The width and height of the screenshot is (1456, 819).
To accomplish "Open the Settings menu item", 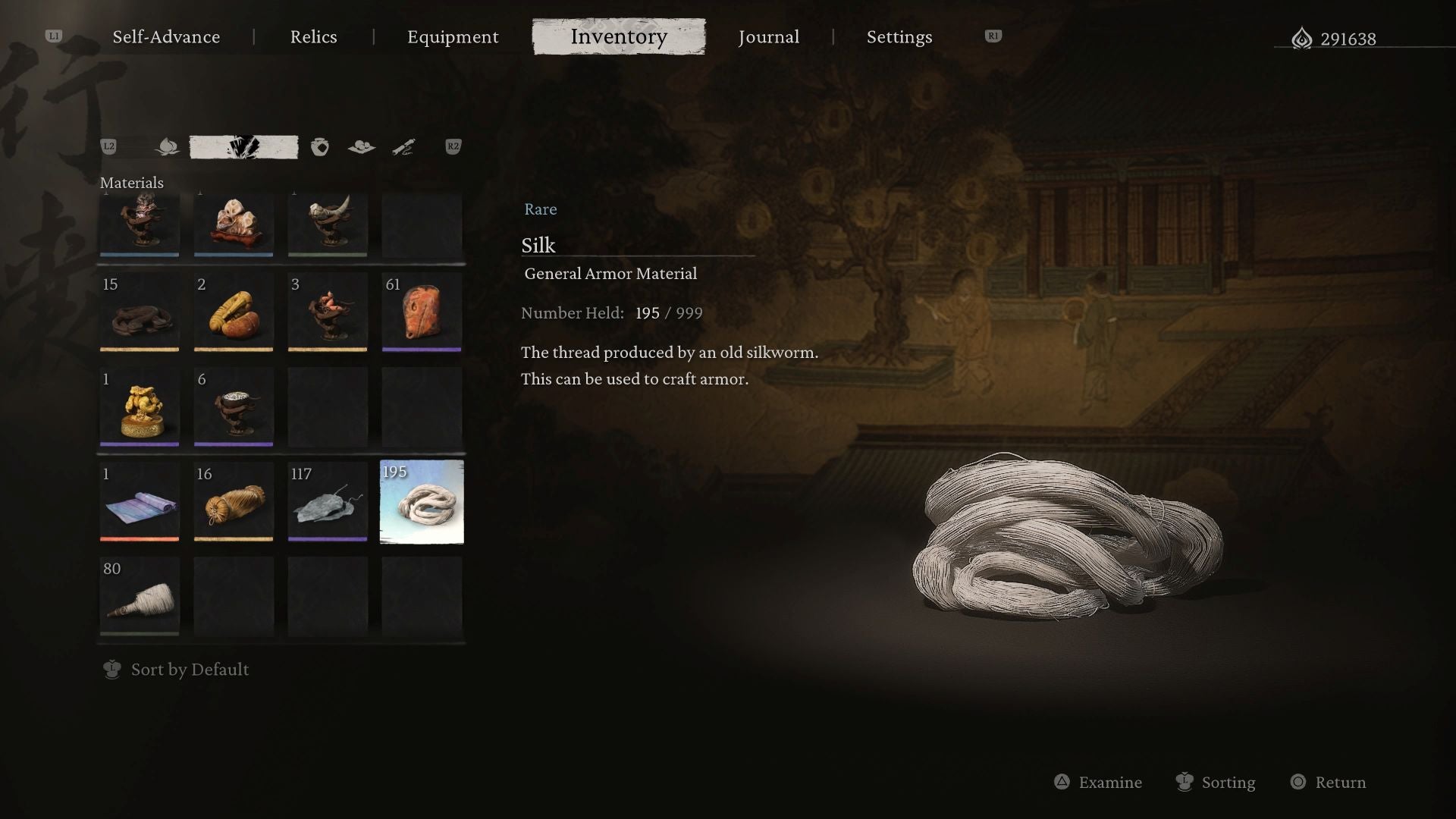I will pos(899,36).
